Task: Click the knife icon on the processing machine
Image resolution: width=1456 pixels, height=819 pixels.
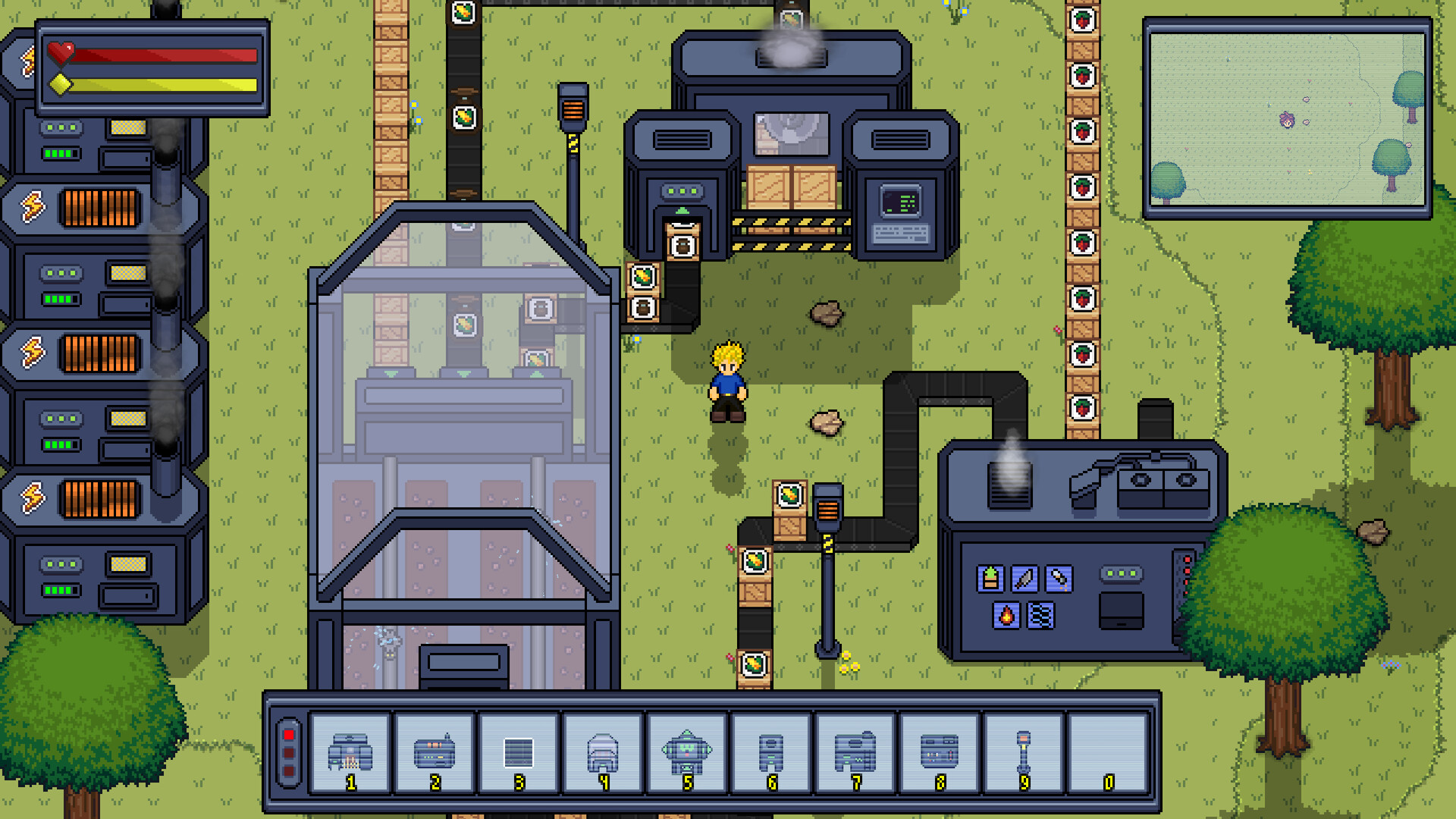Action: tap(1023, 577)
